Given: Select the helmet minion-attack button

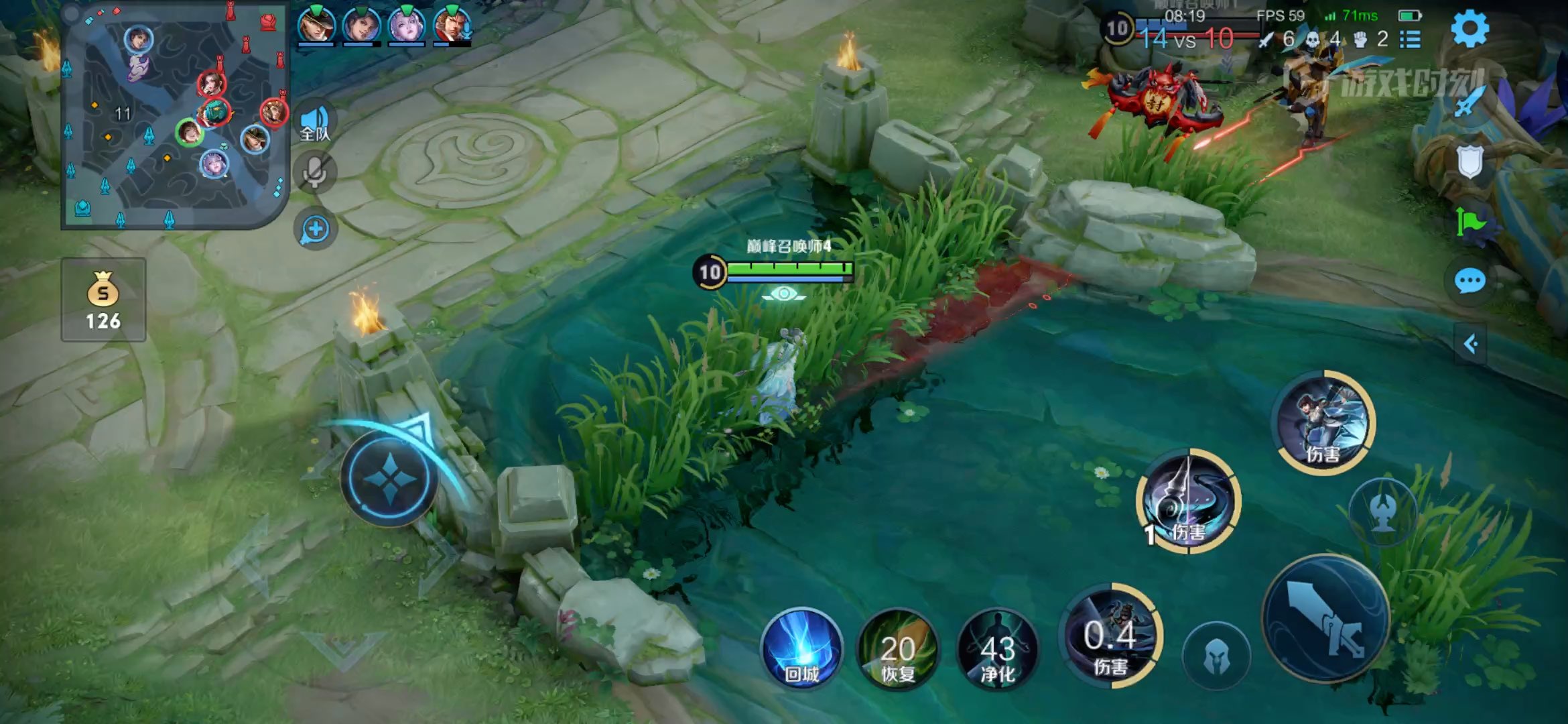Looking at the screenshot, I should (x=1216, y=656).
